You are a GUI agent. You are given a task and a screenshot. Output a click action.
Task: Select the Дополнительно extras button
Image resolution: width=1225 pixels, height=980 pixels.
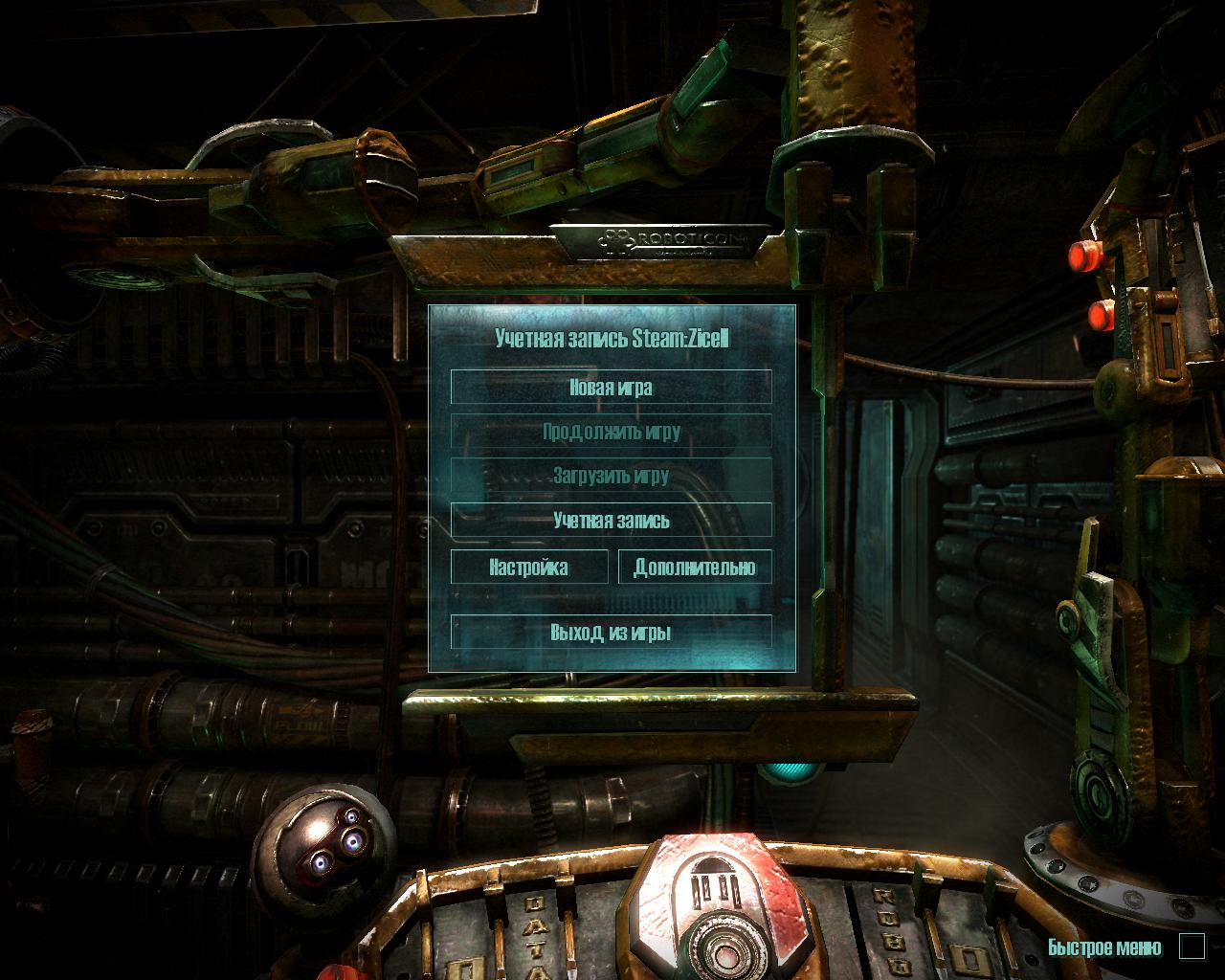point(695,567)
